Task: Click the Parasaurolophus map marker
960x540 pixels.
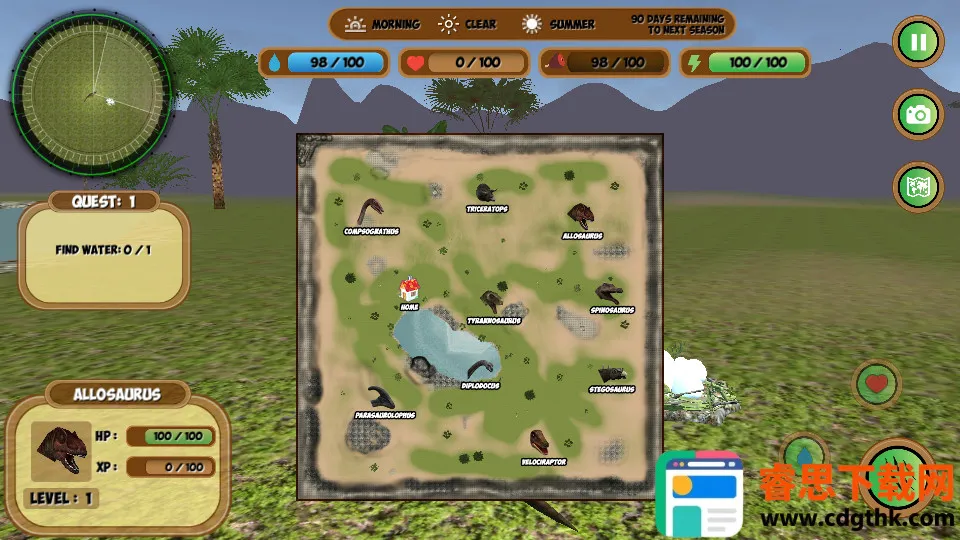Action: point(381,397)
